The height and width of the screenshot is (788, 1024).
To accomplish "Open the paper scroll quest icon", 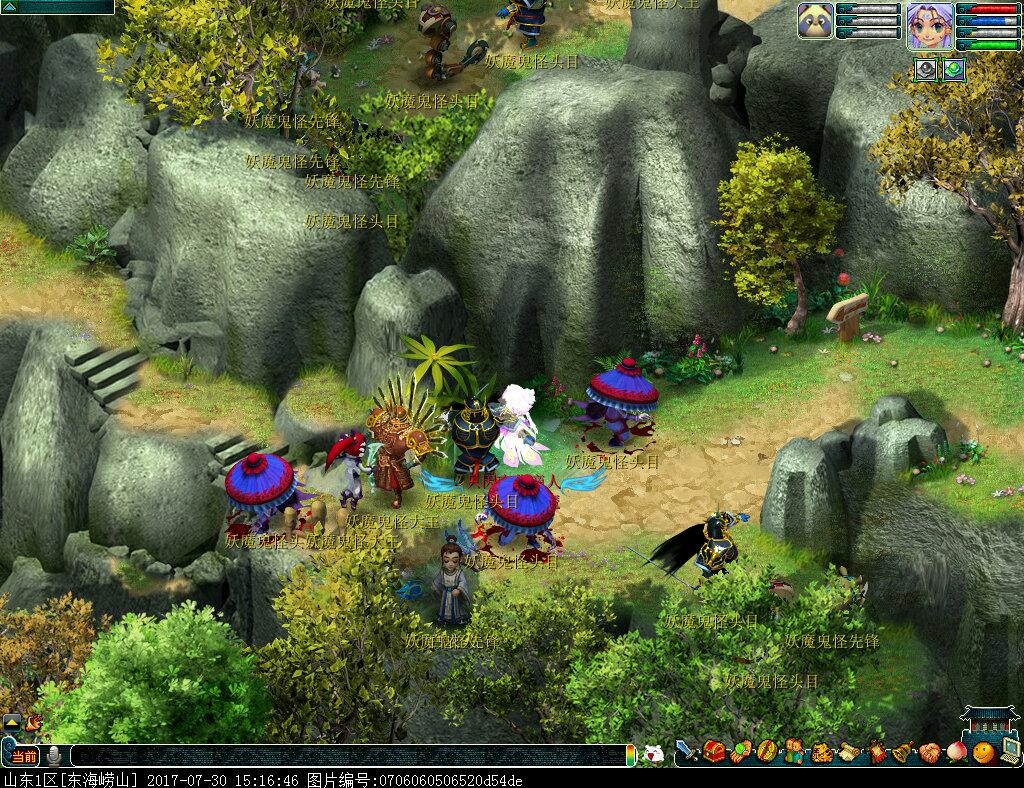I will pos(849,752).
